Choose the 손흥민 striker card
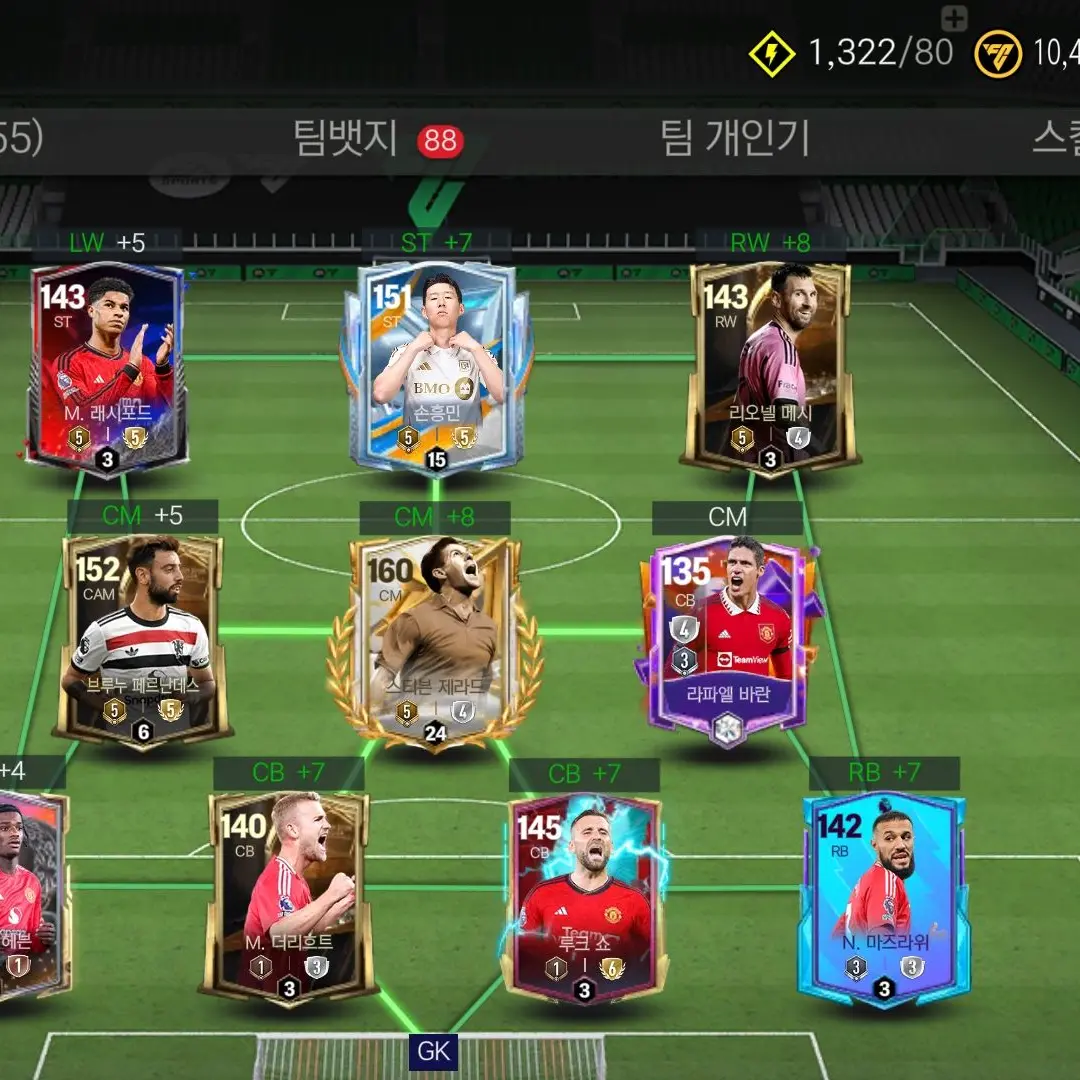Image resolution: width=1080 pixels, height=1080 pixels. [x=436, y=367]
